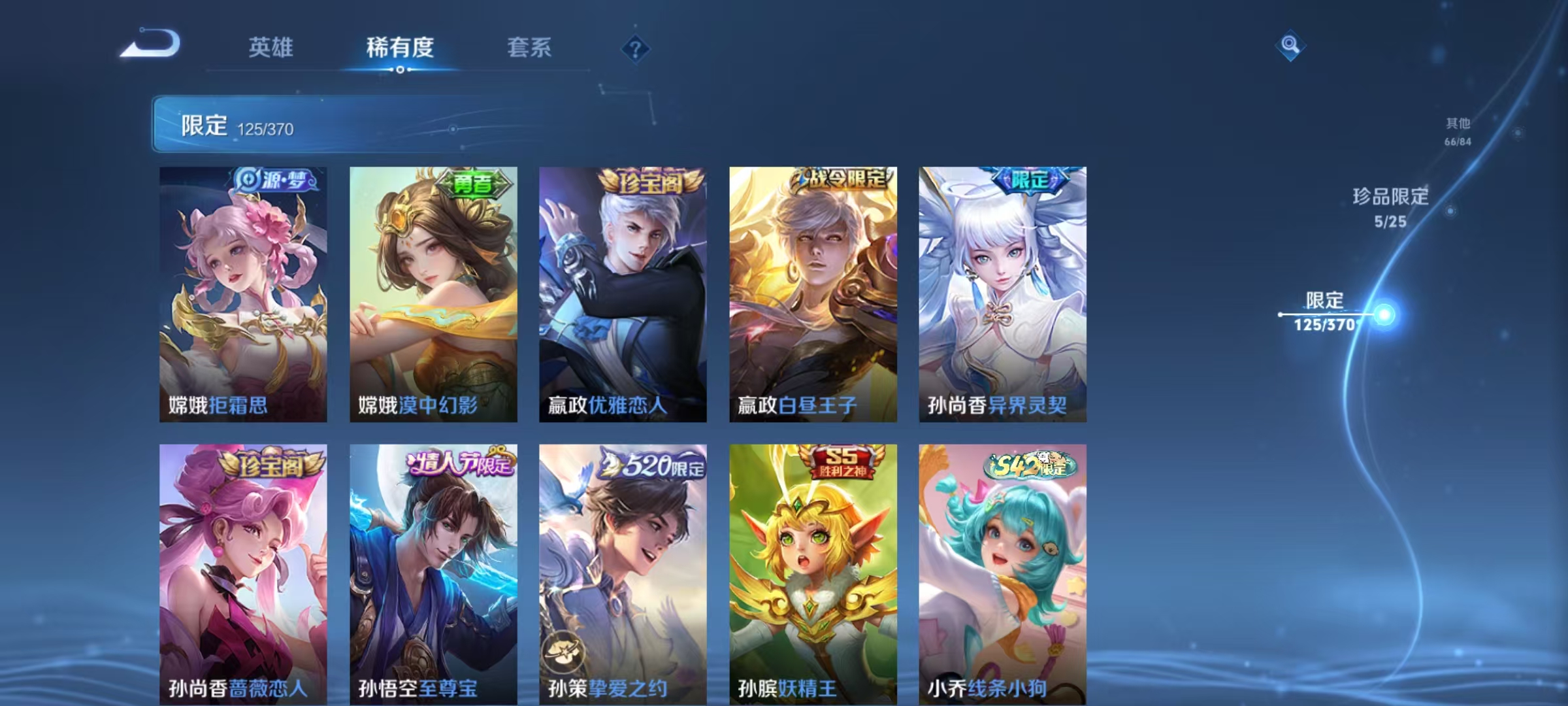1568x706 pixels.
Task: Open the help question mark
Action: point(637,48)
